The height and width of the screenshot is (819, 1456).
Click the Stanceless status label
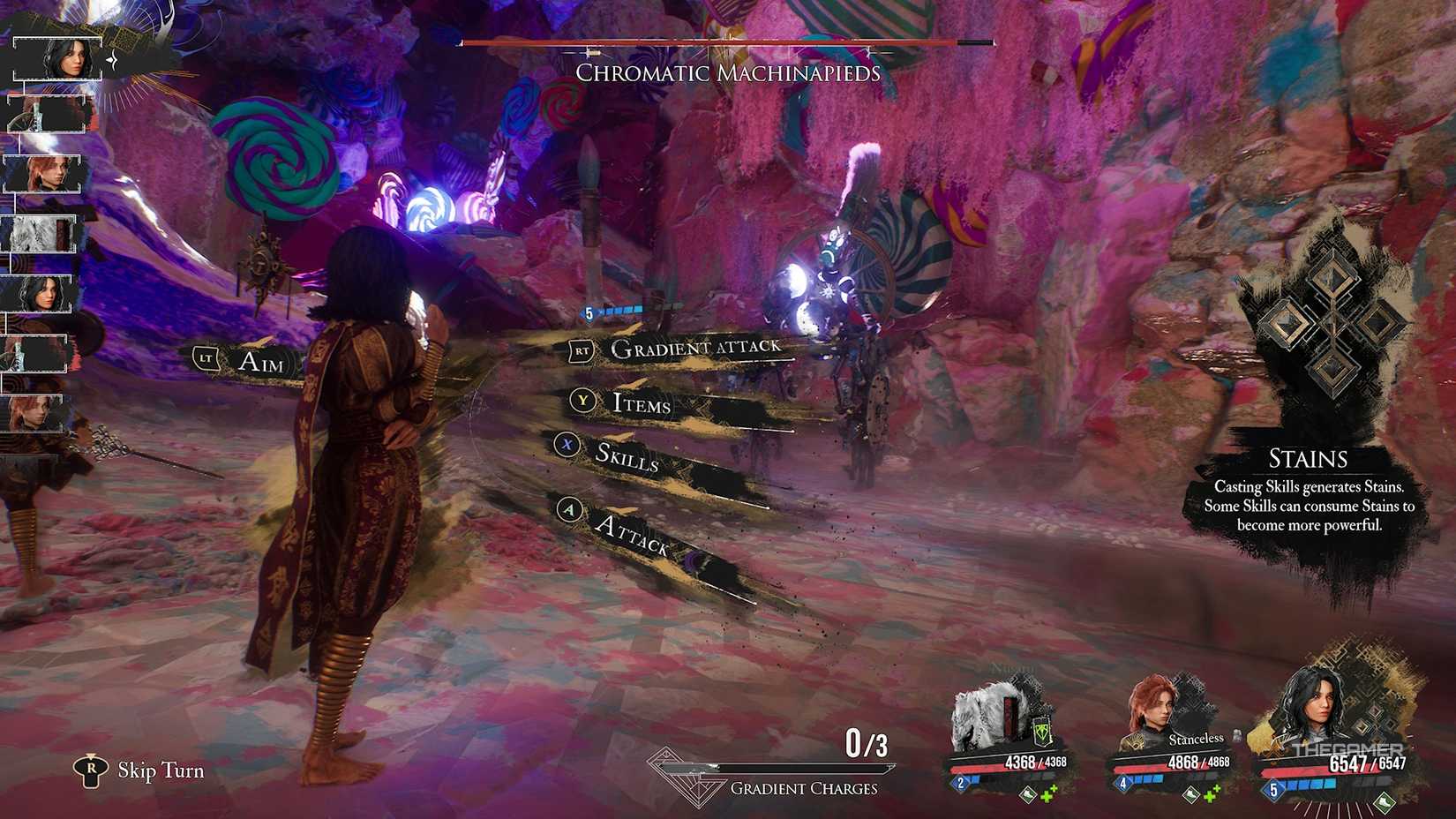[1196, 740]
